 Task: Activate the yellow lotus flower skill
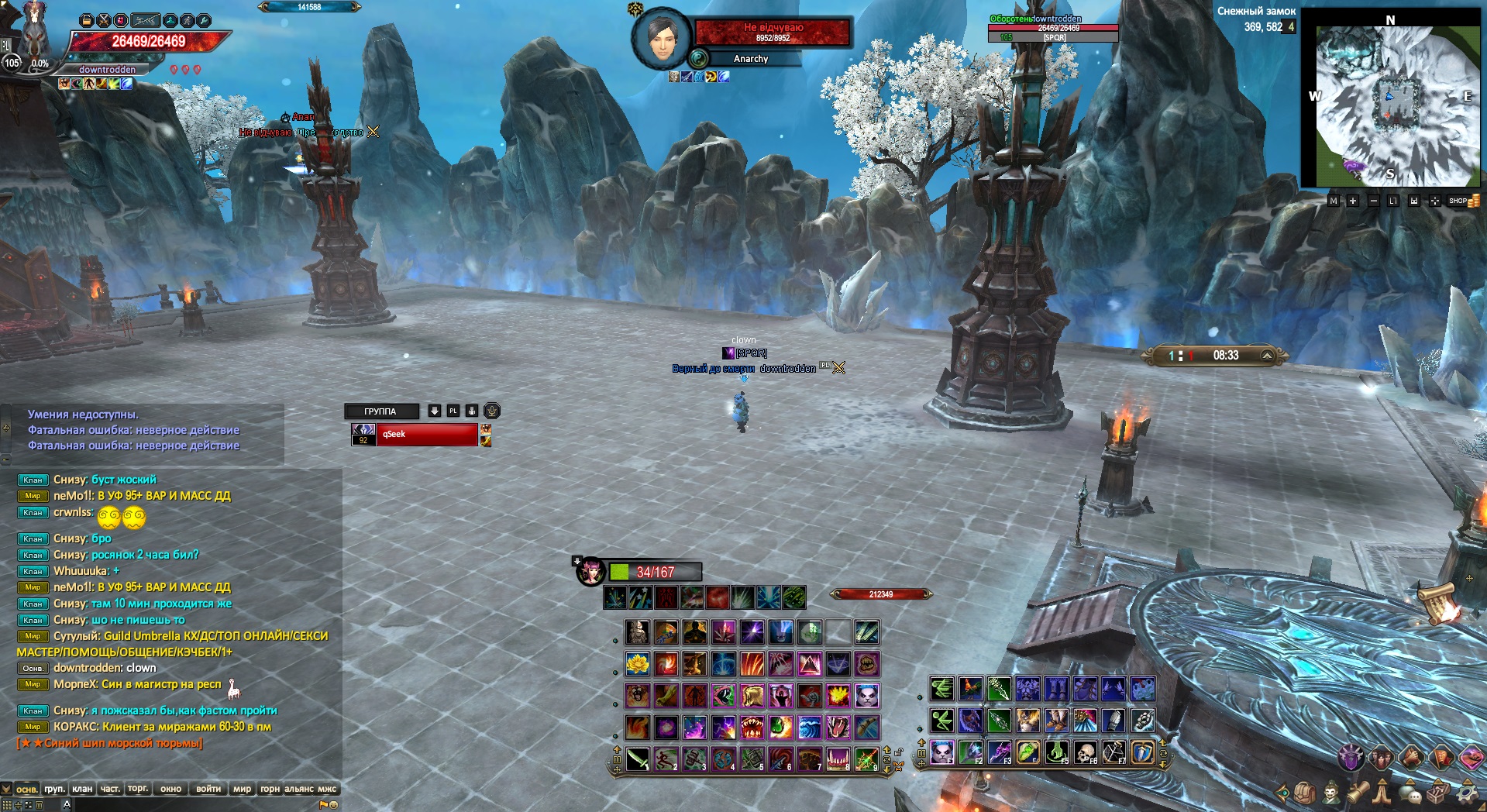(638, 664)
